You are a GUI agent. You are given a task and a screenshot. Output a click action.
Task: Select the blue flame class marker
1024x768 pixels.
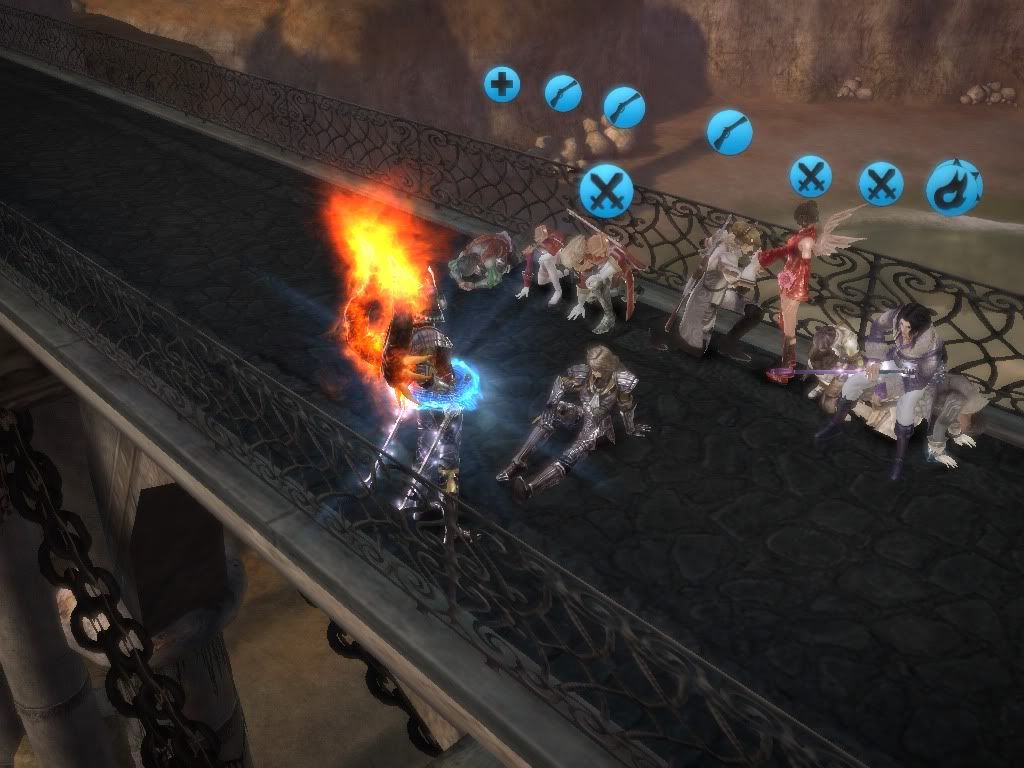tap(953, 188)
